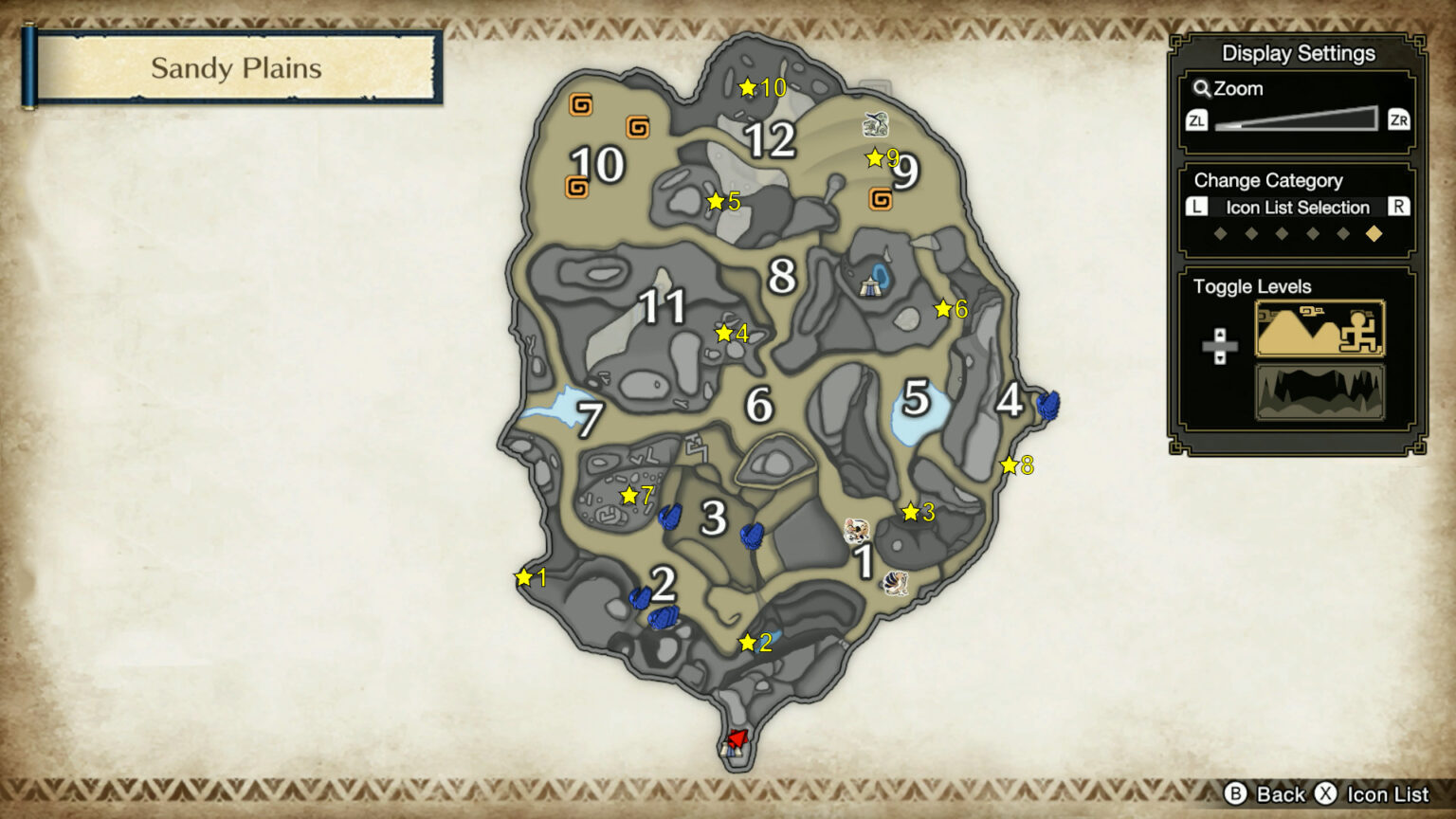The image size is (1456, 819).
Task: Click the Icon List Selection label
Action: pyautogui.click(x=1299, y=208)
